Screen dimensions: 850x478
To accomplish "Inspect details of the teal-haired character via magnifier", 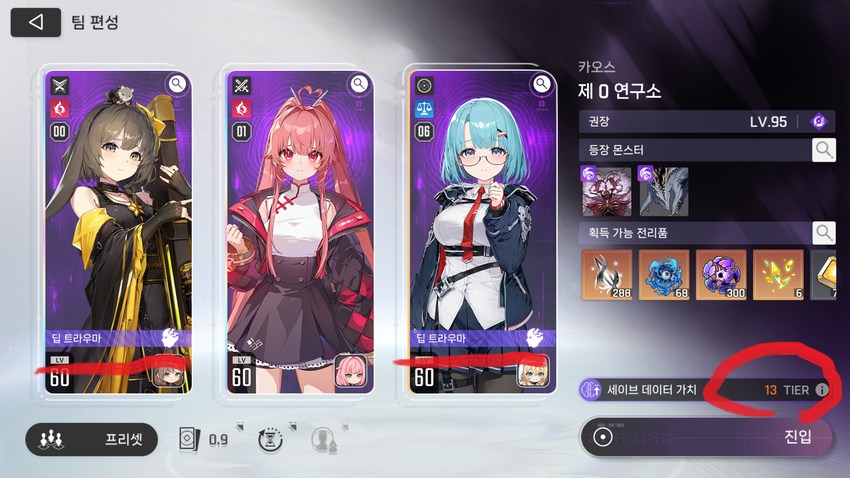I will tap(542, 84).
